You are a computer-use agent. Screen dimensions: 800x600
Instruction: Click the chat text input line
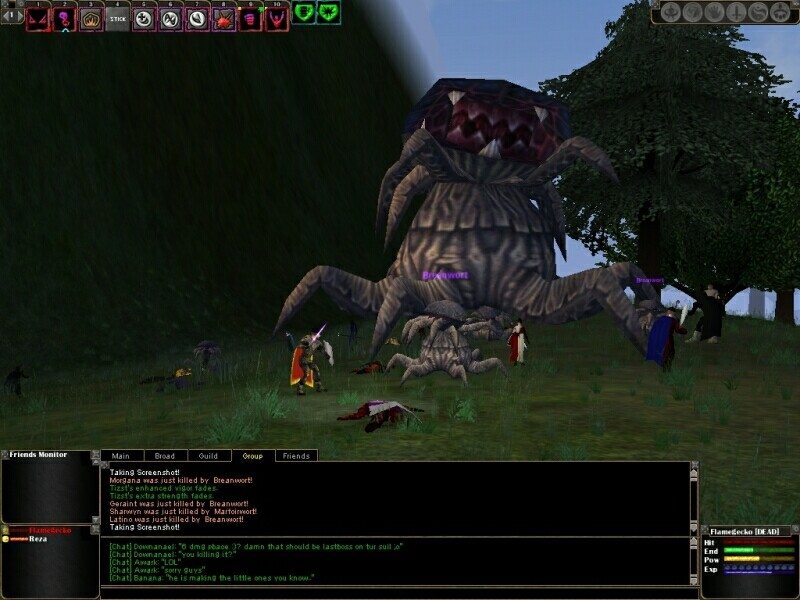point(395,592)
